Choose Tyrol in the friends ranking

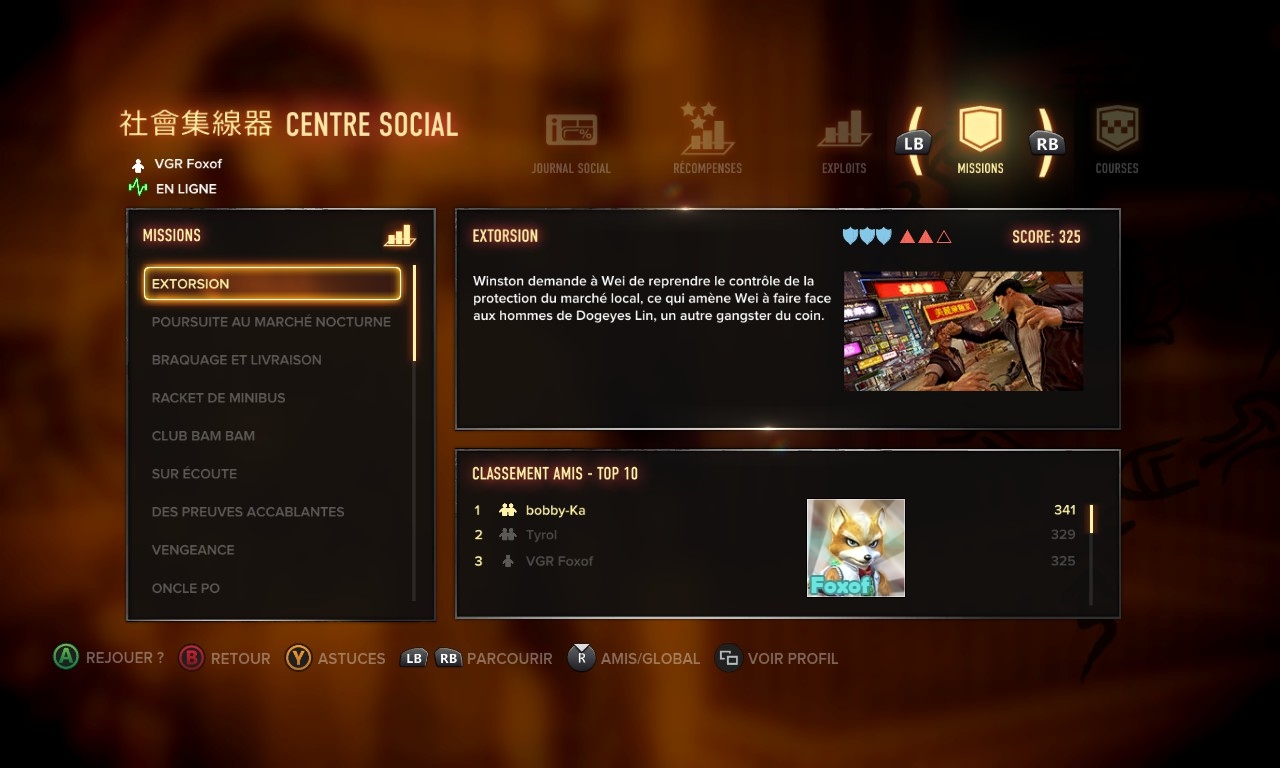pyautogui.click(x=542, y=535)
